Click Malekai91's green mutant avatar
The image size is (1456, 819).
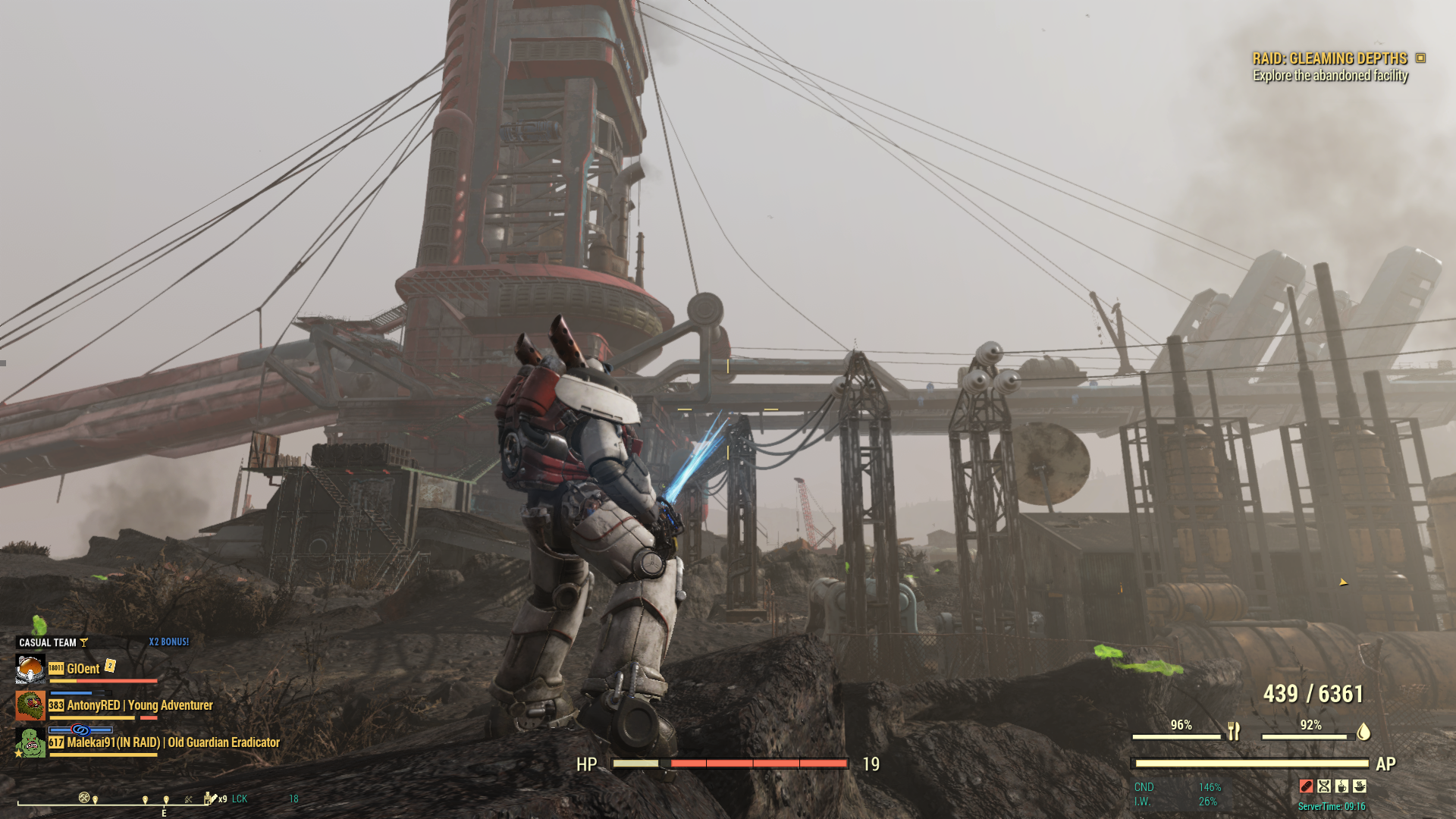pyautogui.click(x=30, y=742)
